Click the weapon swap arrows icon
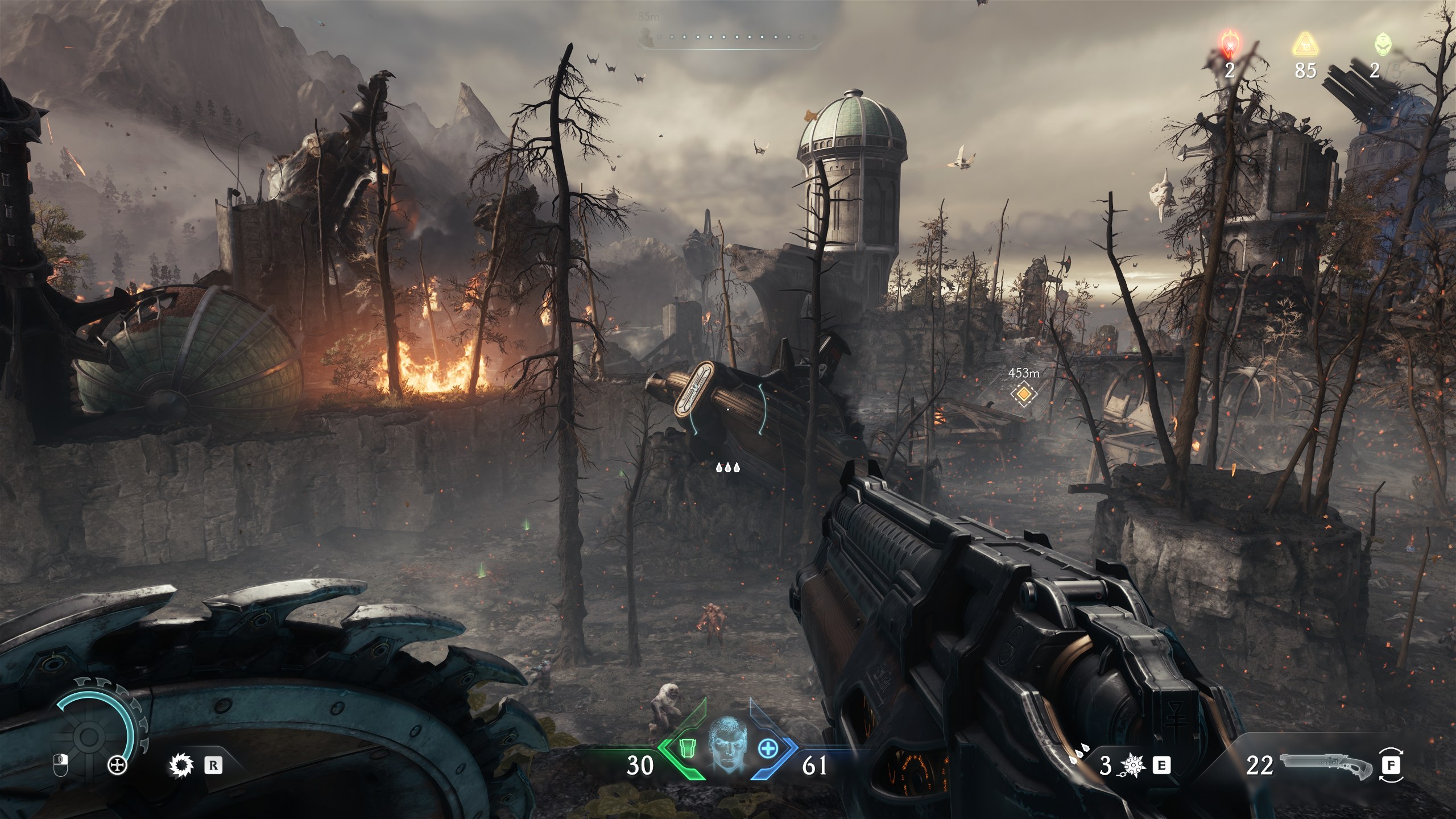1456x819 pixels. tap(1391, 766)
